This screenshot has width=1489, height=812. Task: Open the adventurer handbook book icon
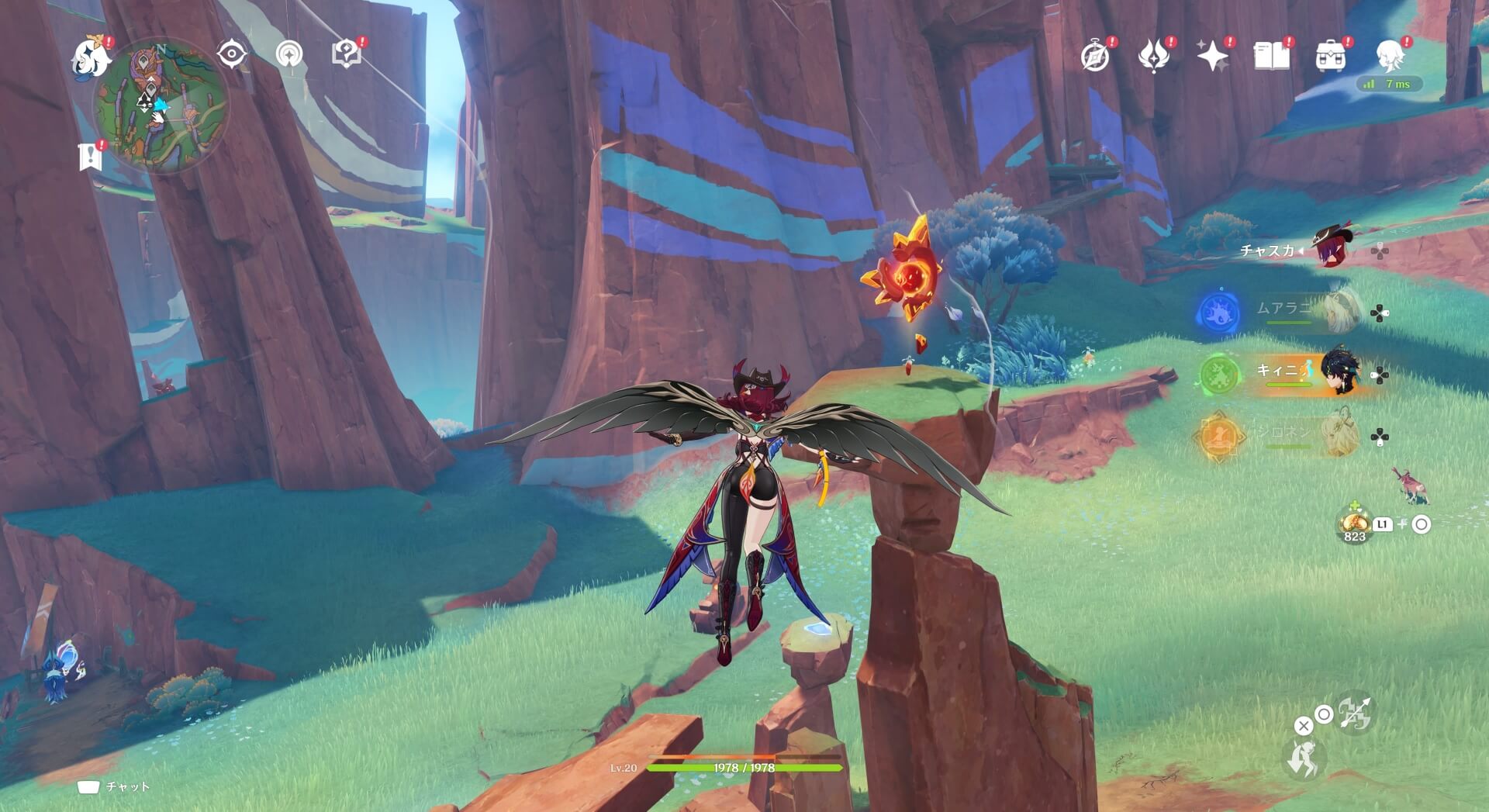coord(1271,57)
